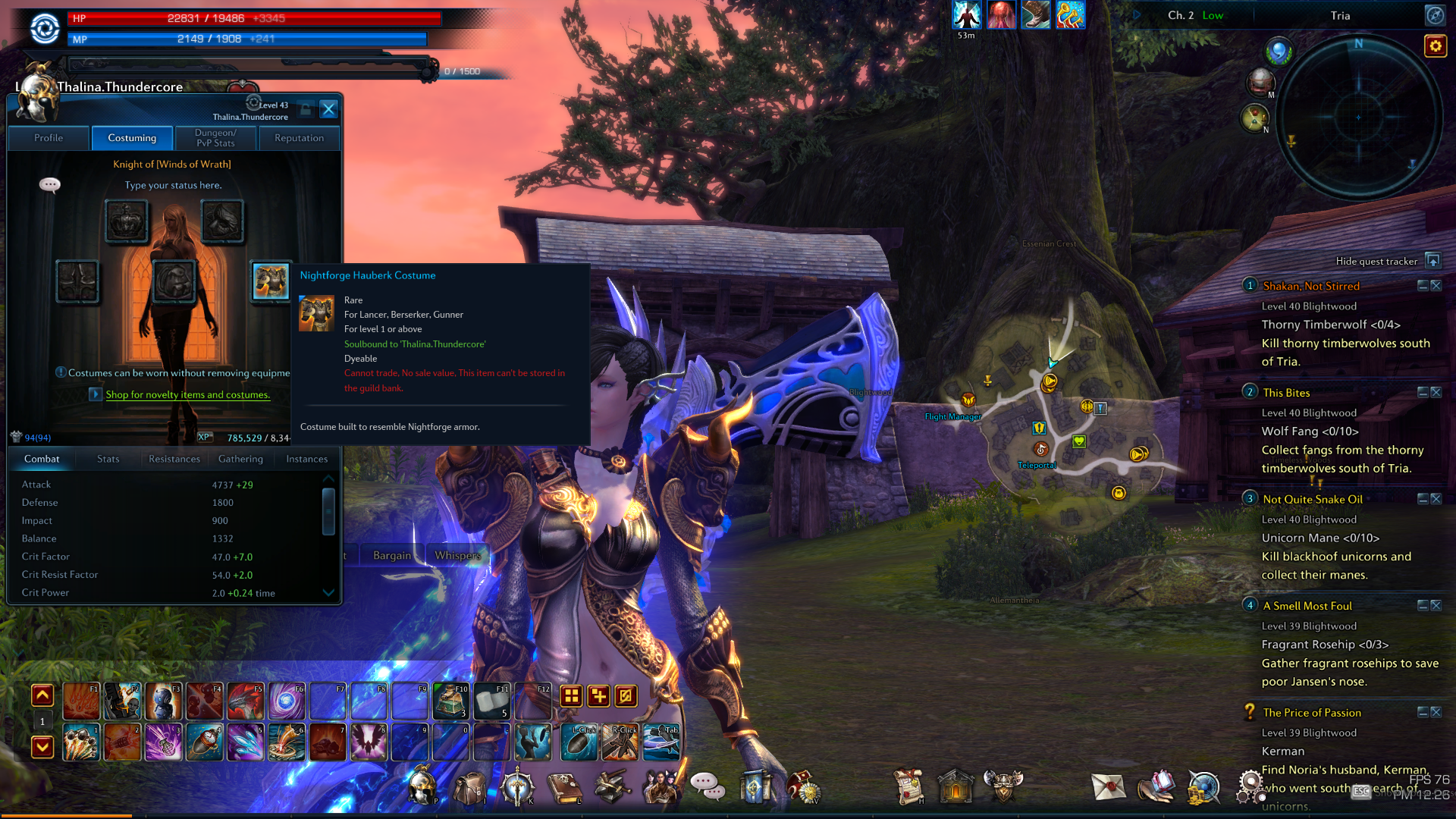Viewport: 1456px width, 819px height.
Task: Remove This Bites from the tracker
Action: tap(1436, 392)
